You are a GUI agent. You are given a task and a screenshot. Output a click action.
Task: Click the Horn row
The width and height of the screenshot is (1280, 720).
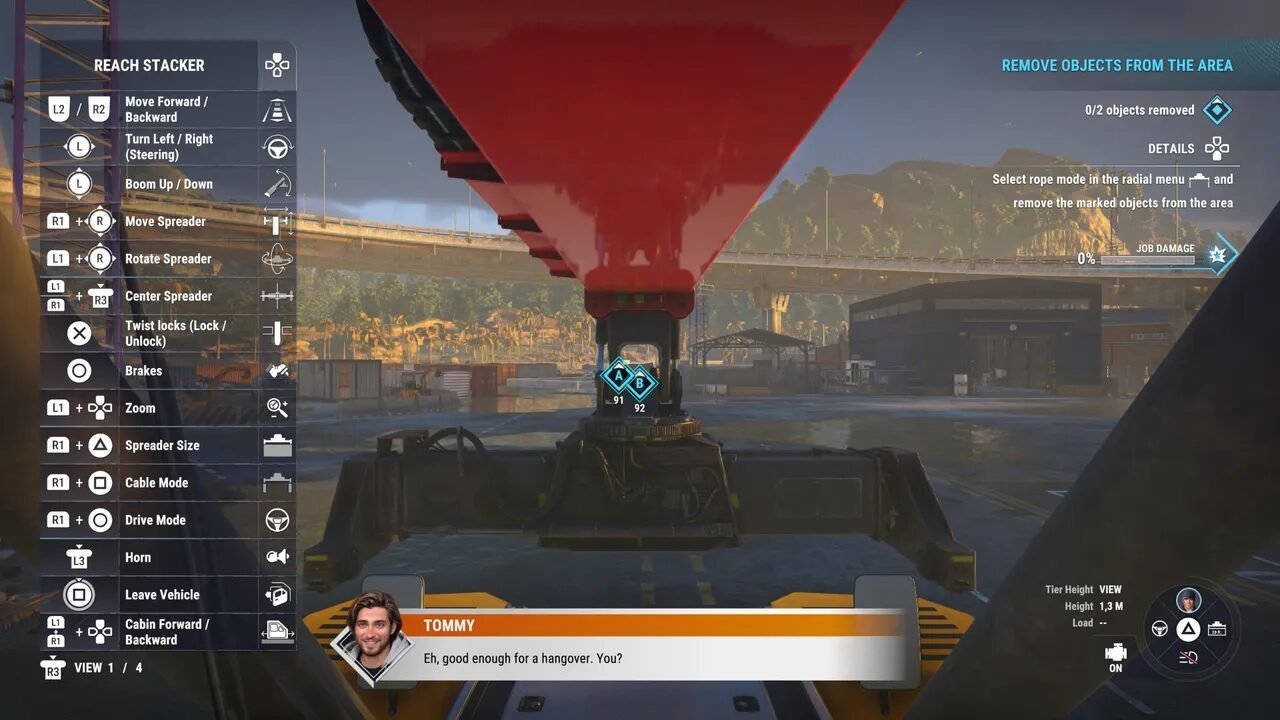[168, 558]
